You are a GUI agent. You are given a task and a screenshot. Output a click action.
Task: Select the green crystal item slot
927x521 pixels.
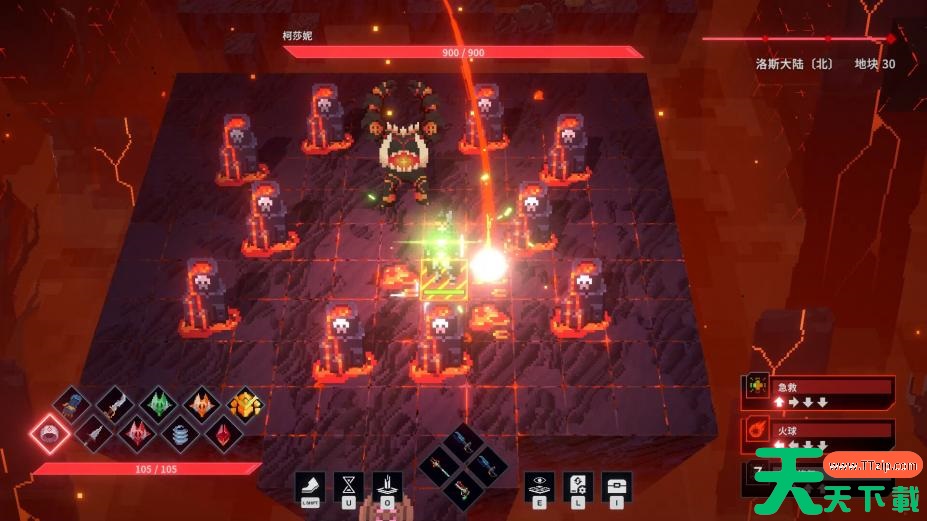[x=157, y=405]
